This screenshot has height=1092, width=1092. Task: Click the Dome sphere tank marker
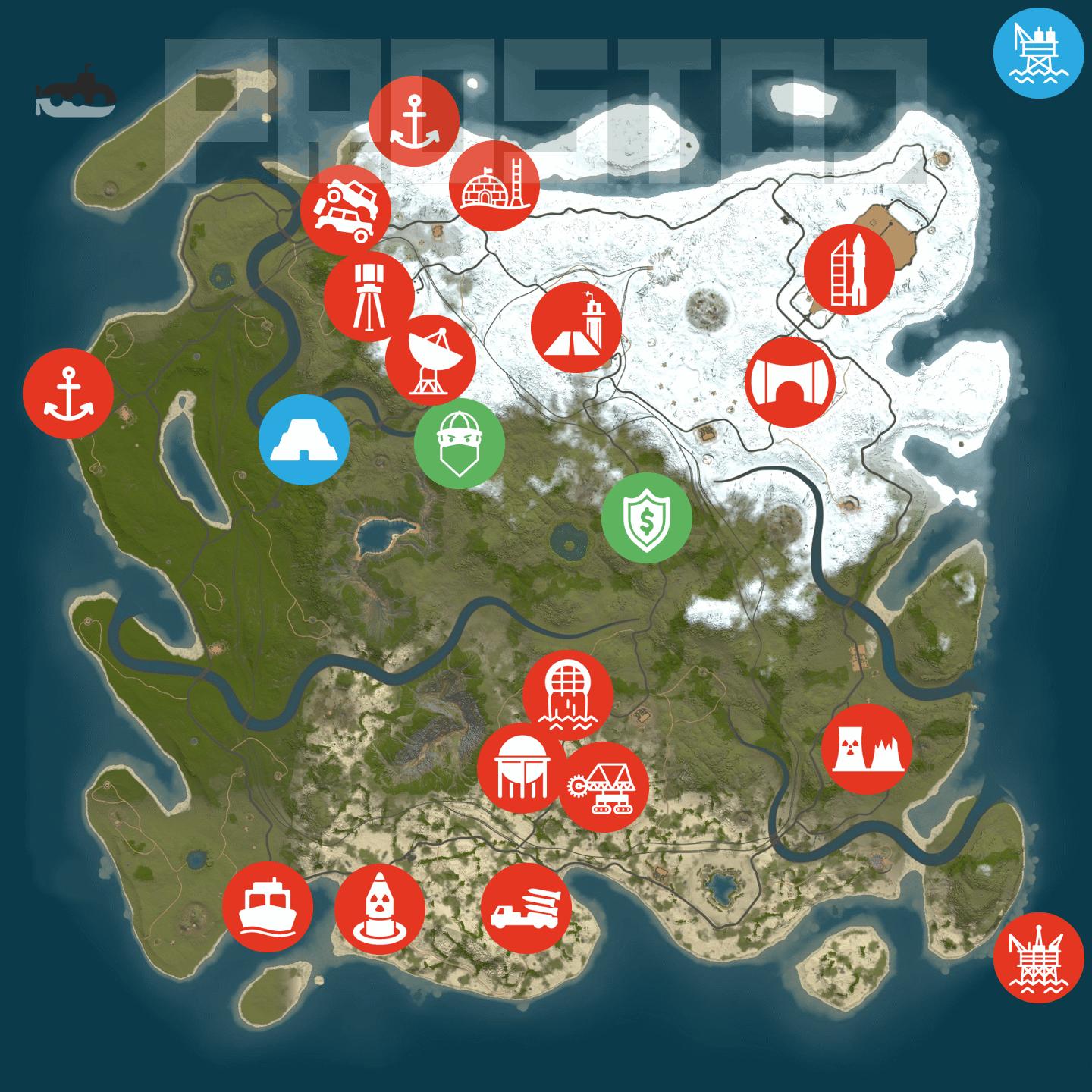coord(522,768)
